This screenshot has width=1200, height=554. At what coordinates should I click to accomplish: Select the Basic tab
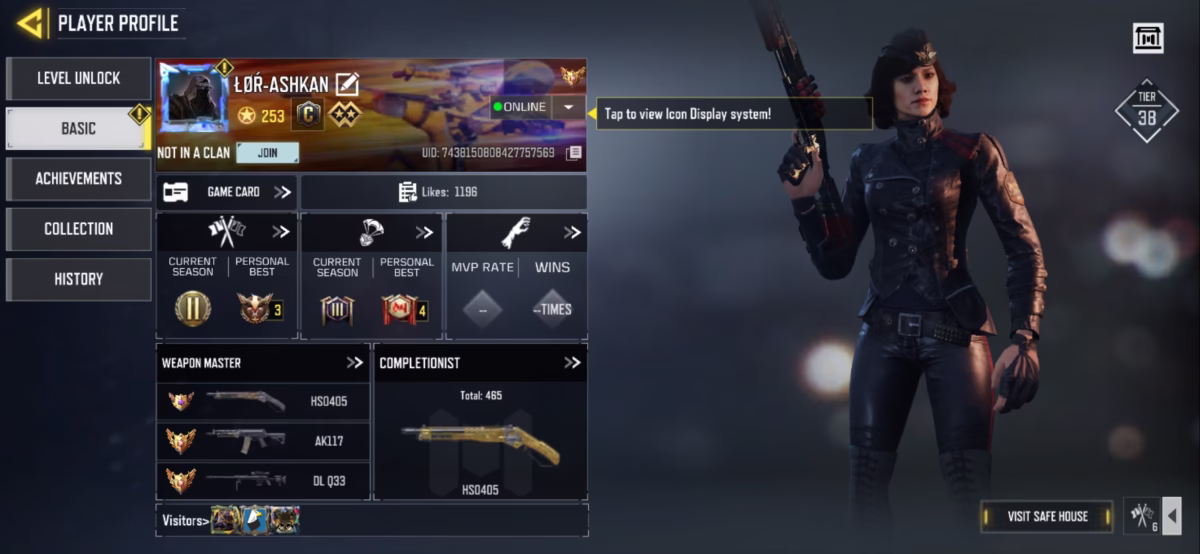pos(78,128)
